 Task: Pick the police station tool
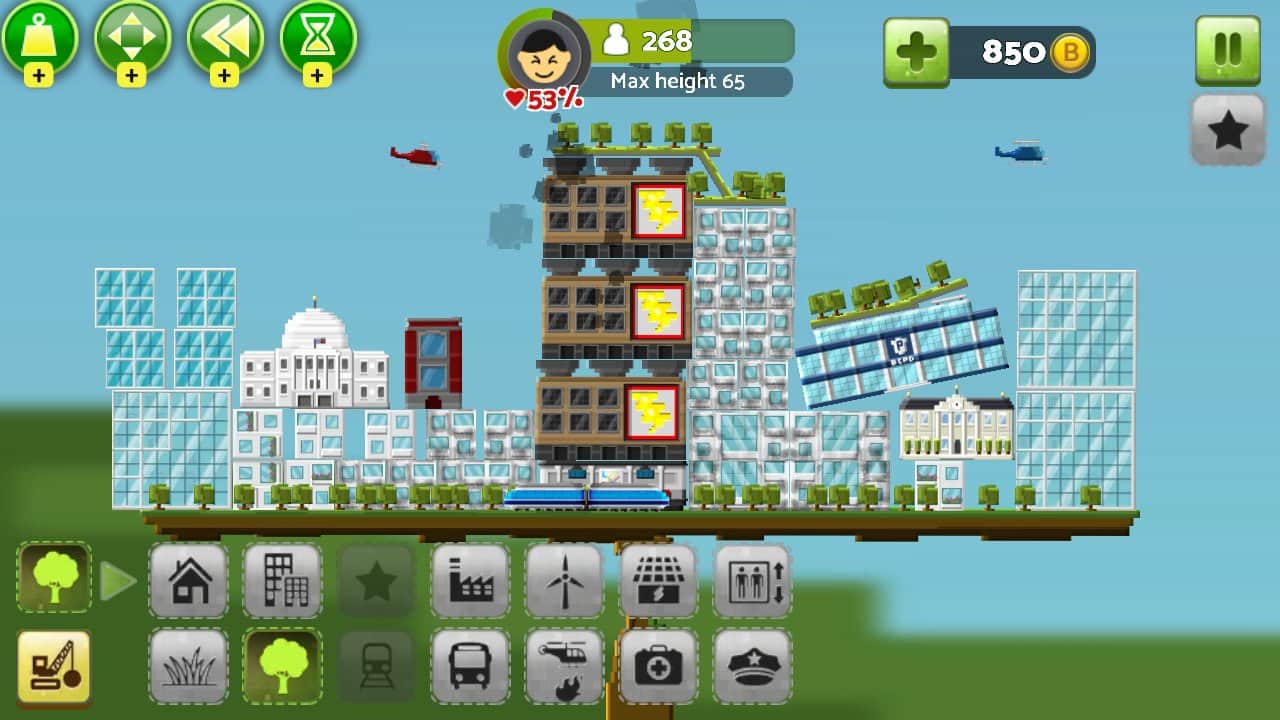point(752,666)
